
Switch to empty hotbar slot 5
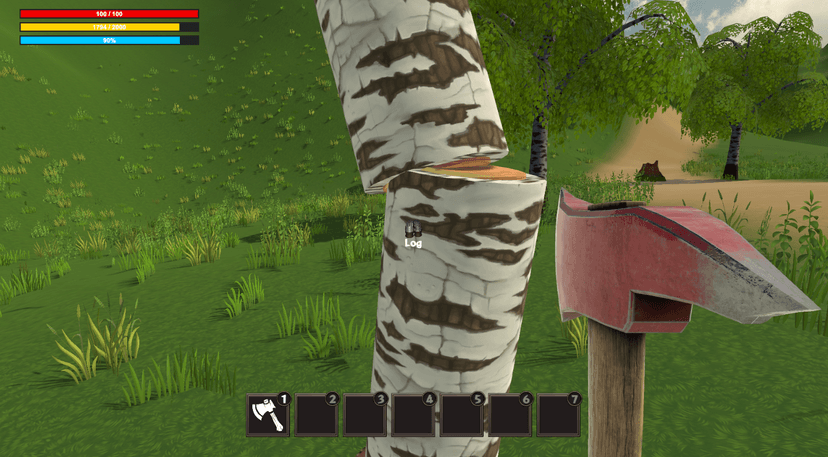462,415
